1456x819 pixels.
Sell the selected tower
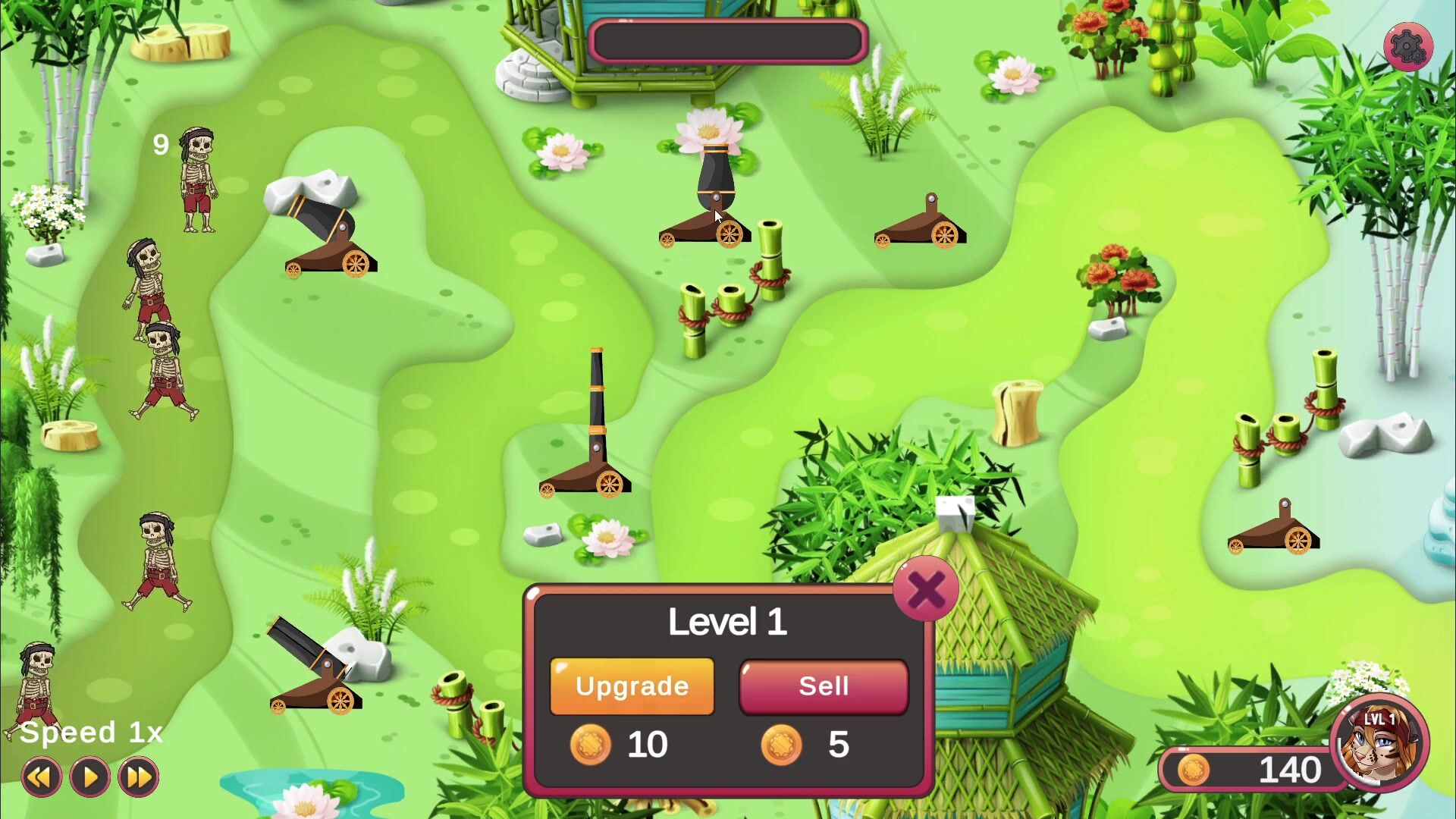coord(824,686)
